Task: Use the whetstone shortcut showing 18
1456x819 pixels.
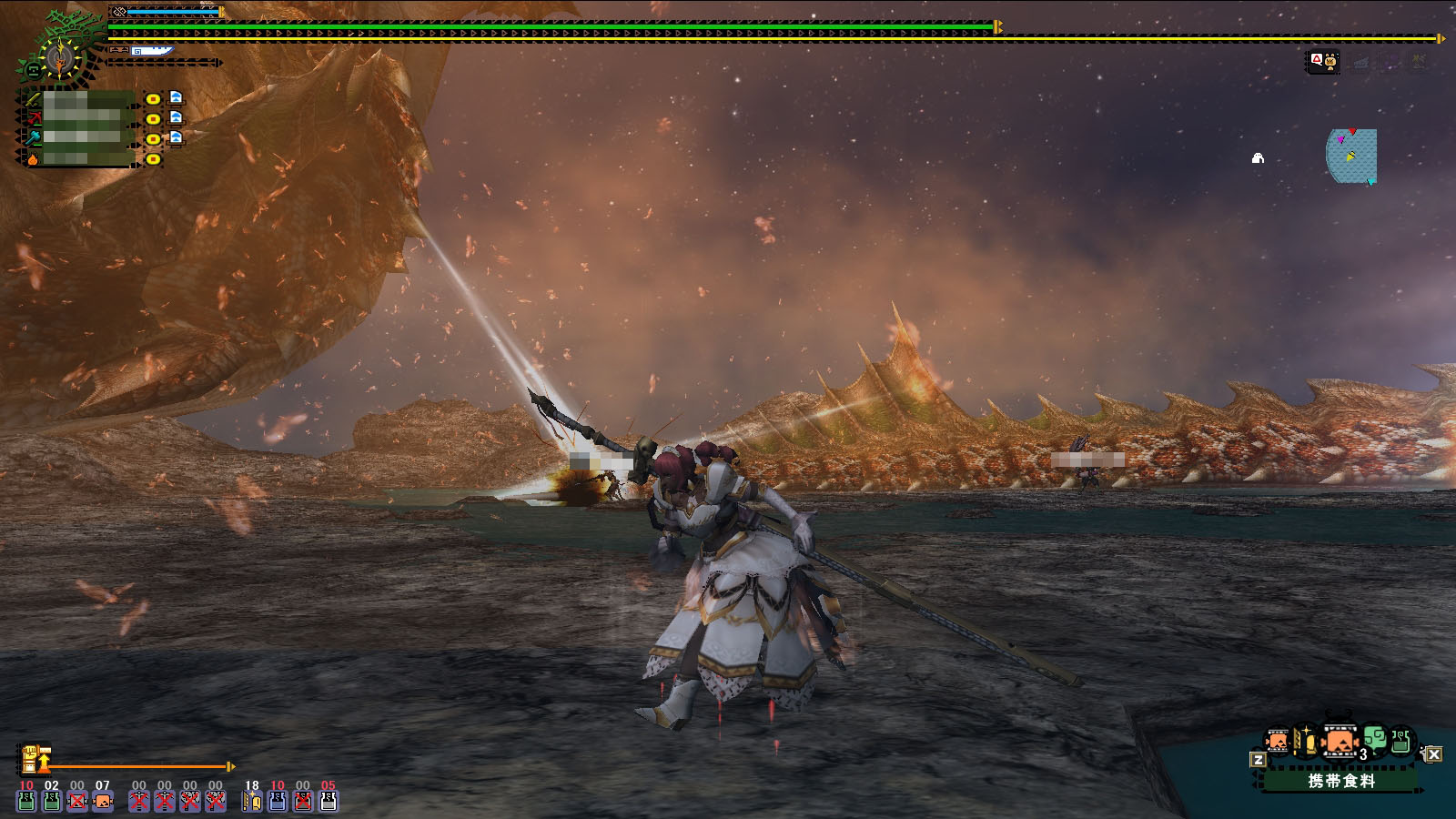Action: [x=251, y=800]
